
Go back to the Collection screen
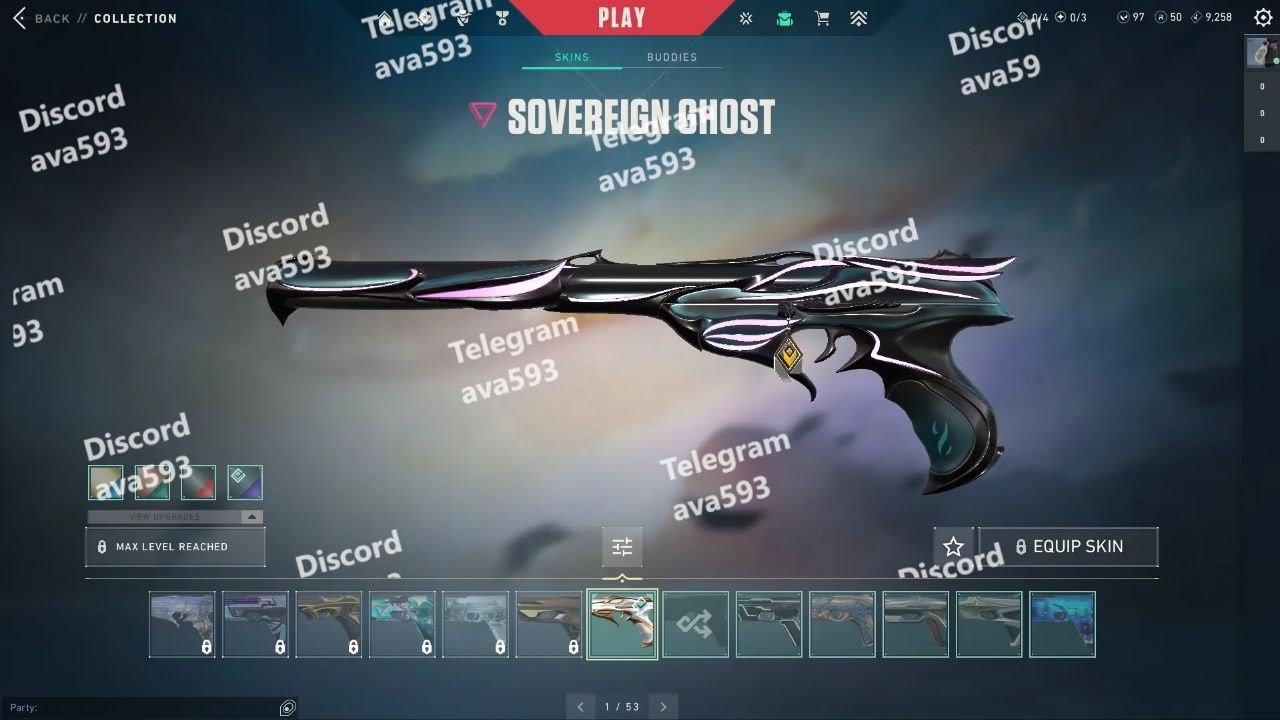click(x=42, y=18)
